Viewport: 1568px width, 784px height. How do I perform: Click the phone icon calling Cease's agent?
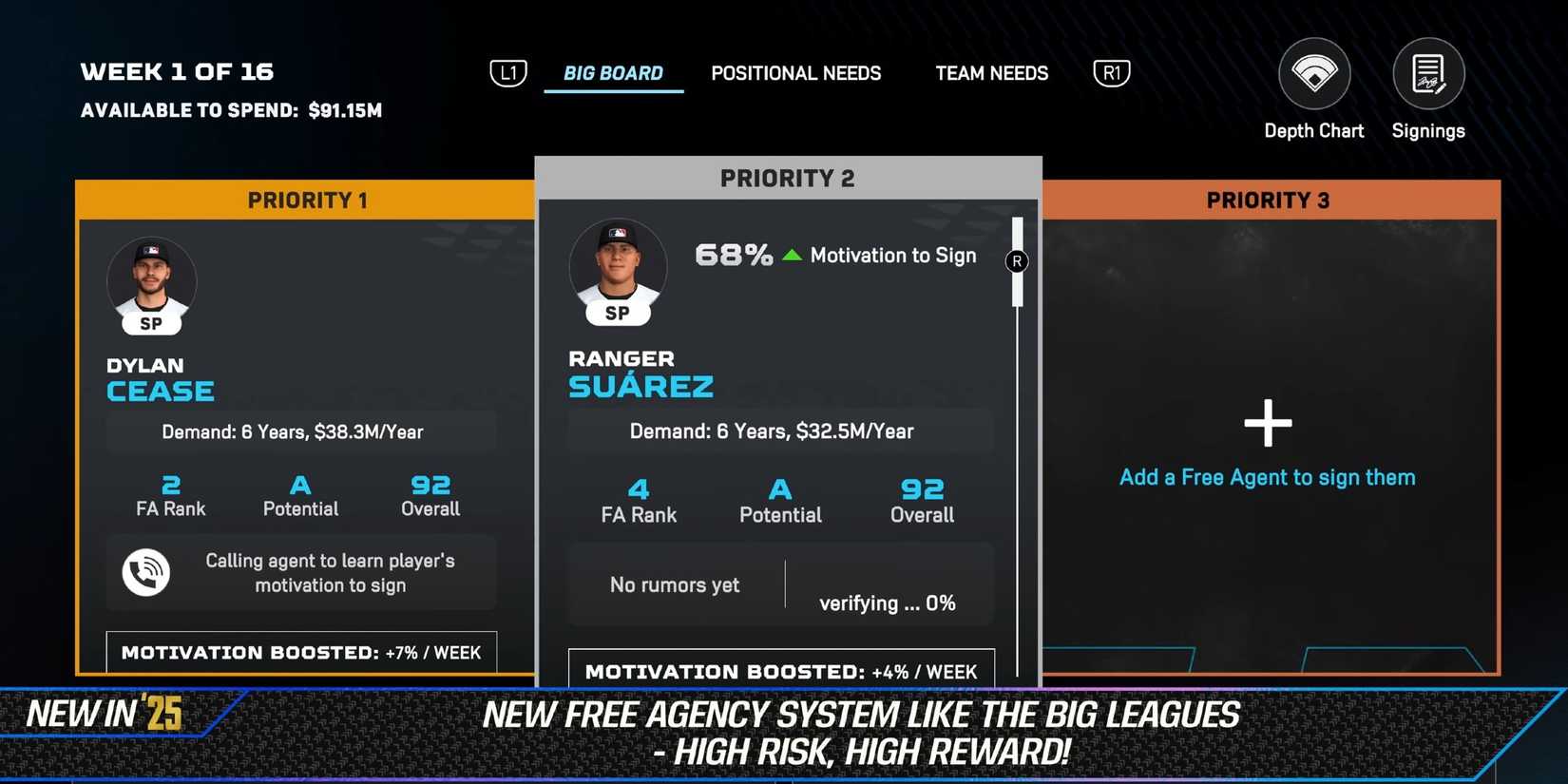[x=146, y=572]
